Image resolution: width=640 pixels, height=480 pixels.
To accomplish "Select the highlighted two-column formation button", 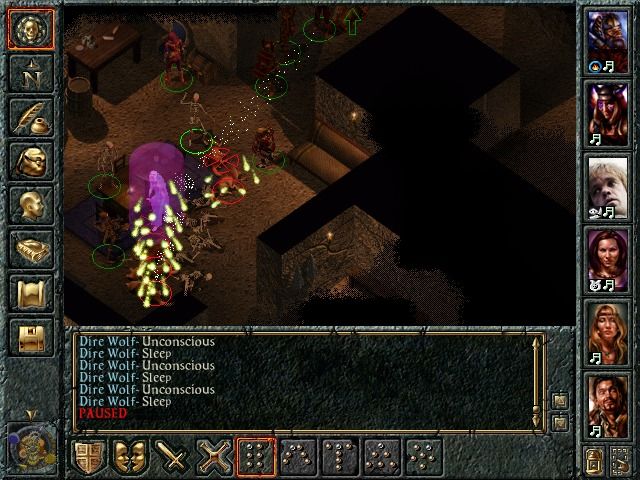I will click(256, 458).
